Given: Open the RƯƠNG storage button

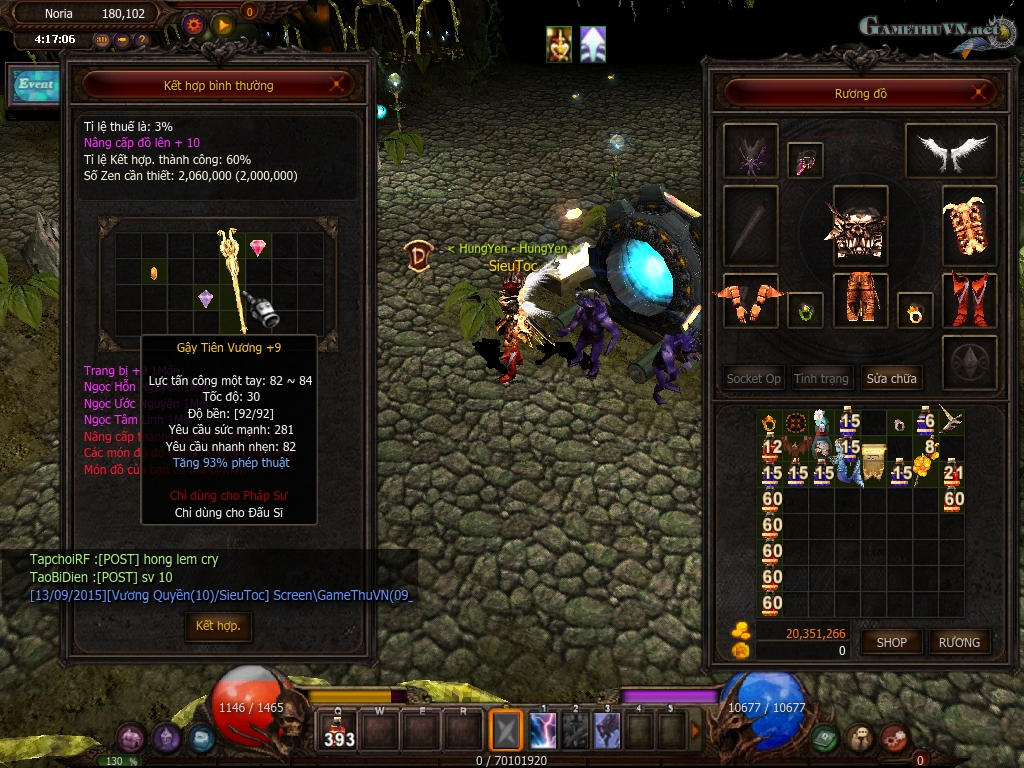Looking at the screenshot, I should tap(959, 642).
